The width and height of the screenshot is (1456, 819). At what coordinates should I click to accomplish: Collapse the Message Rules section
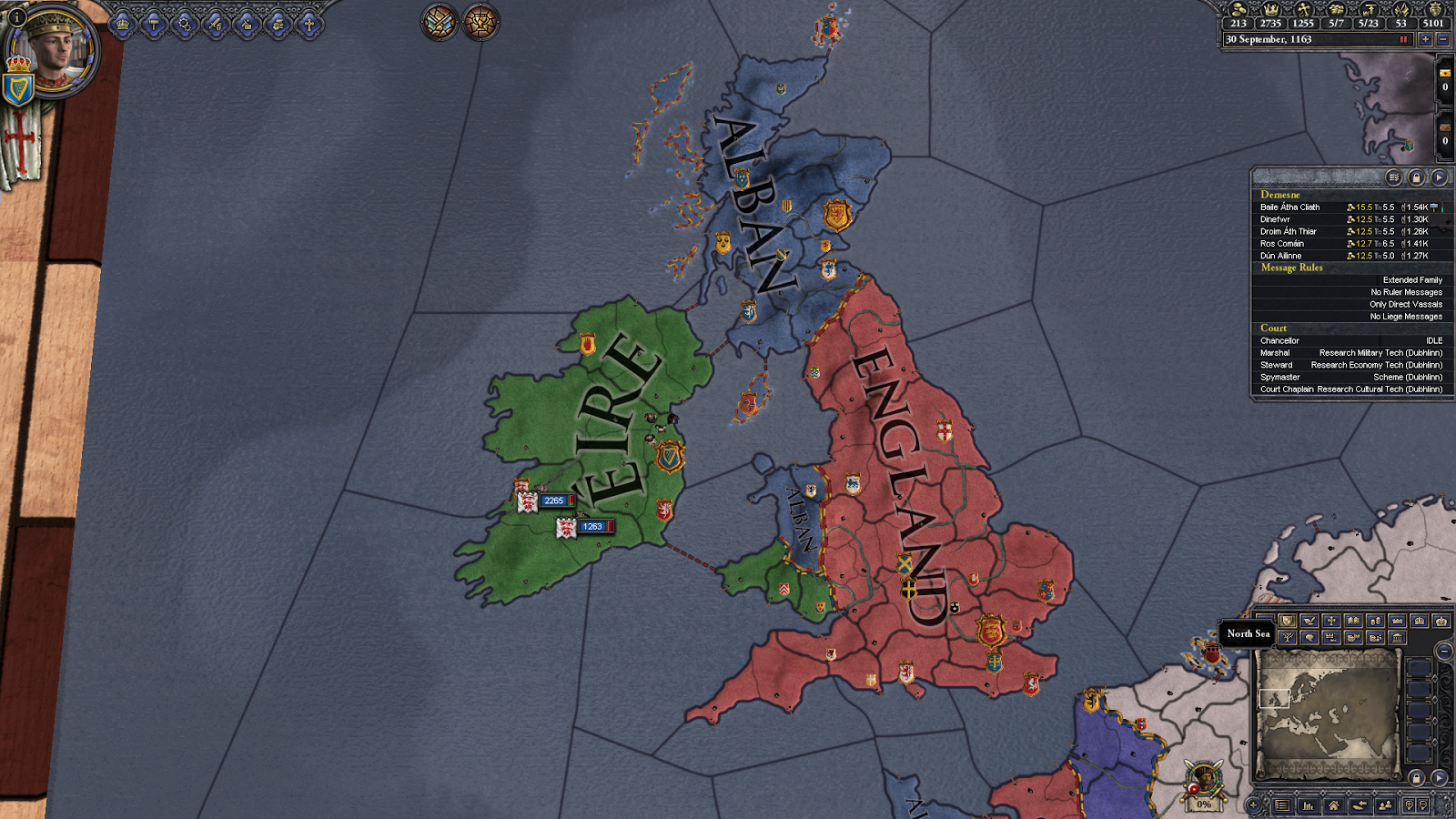[1290, 268]
